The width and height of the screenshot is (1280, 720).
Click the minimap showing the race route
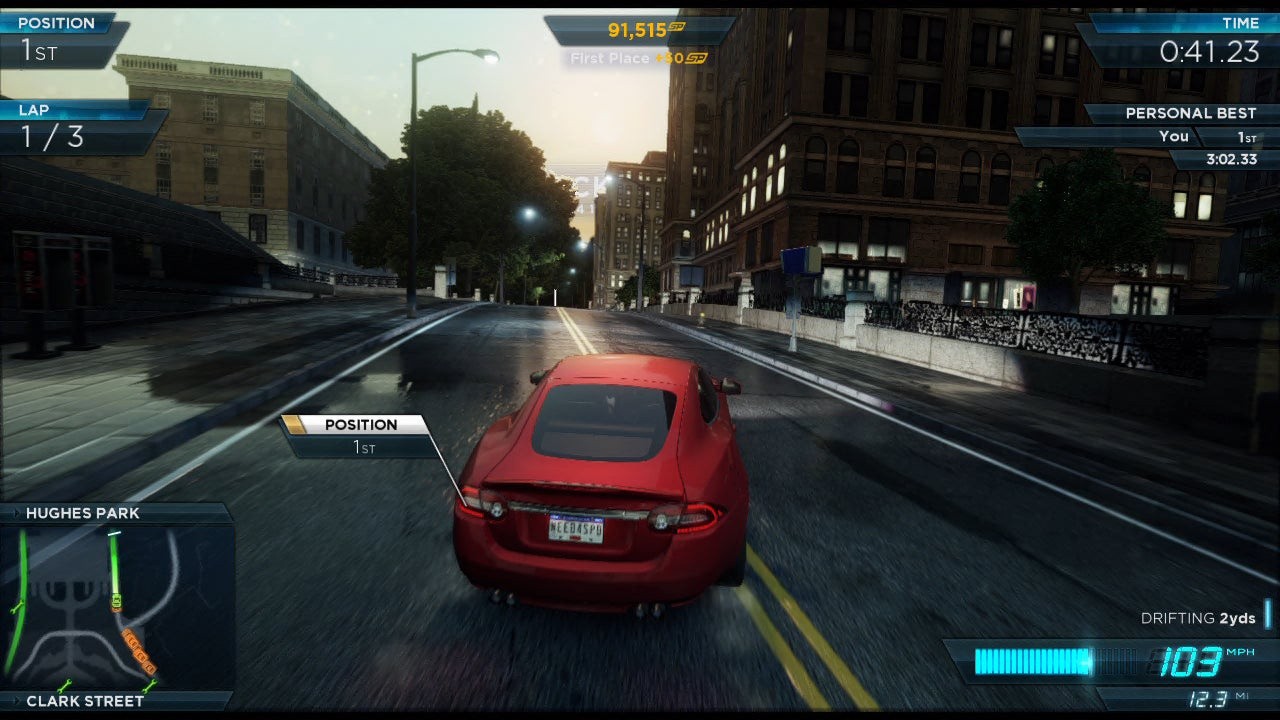[x=117, y=606]
